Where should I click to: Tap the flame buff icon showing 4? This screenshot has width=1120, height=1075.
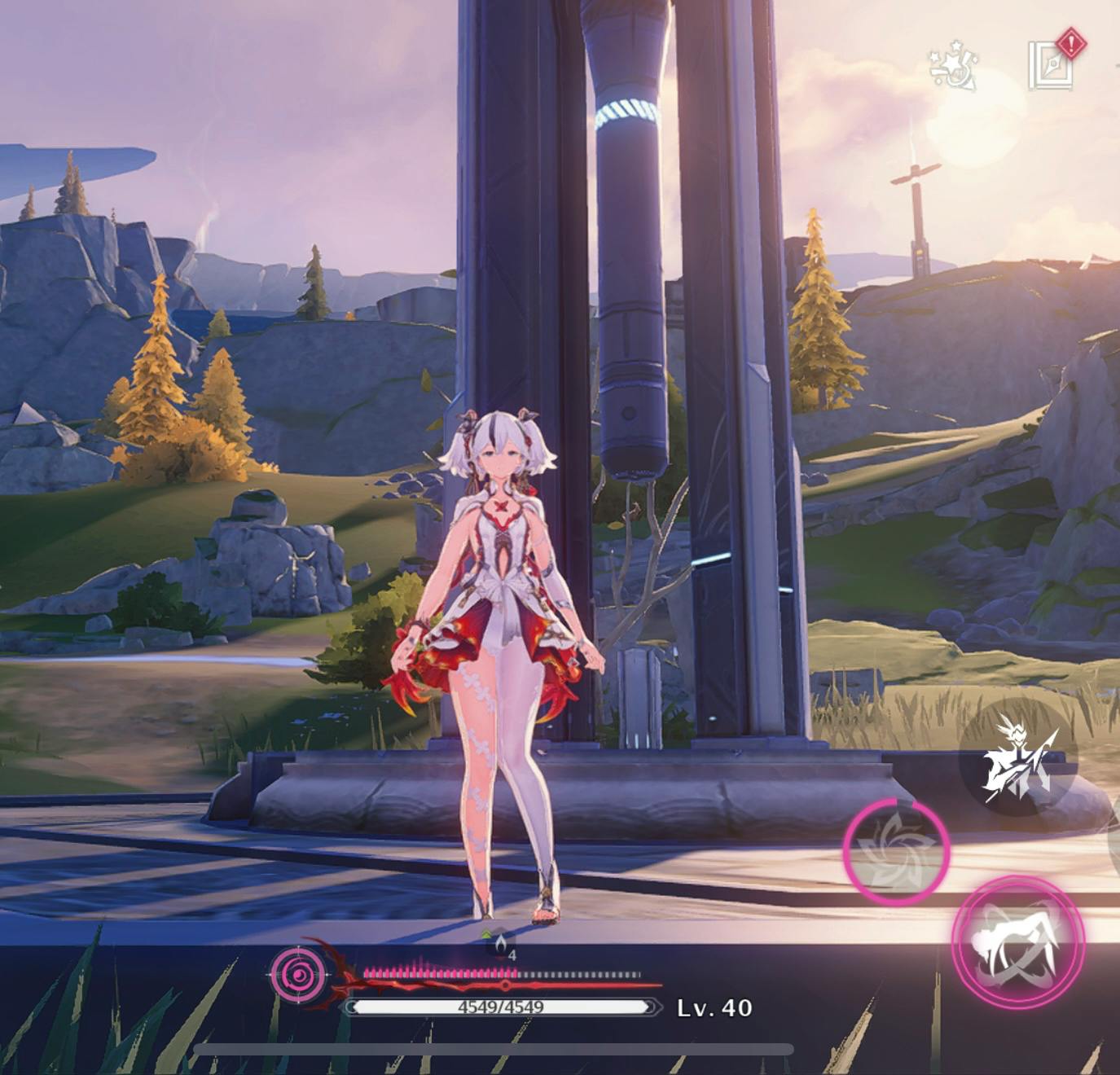click(501, 945)
